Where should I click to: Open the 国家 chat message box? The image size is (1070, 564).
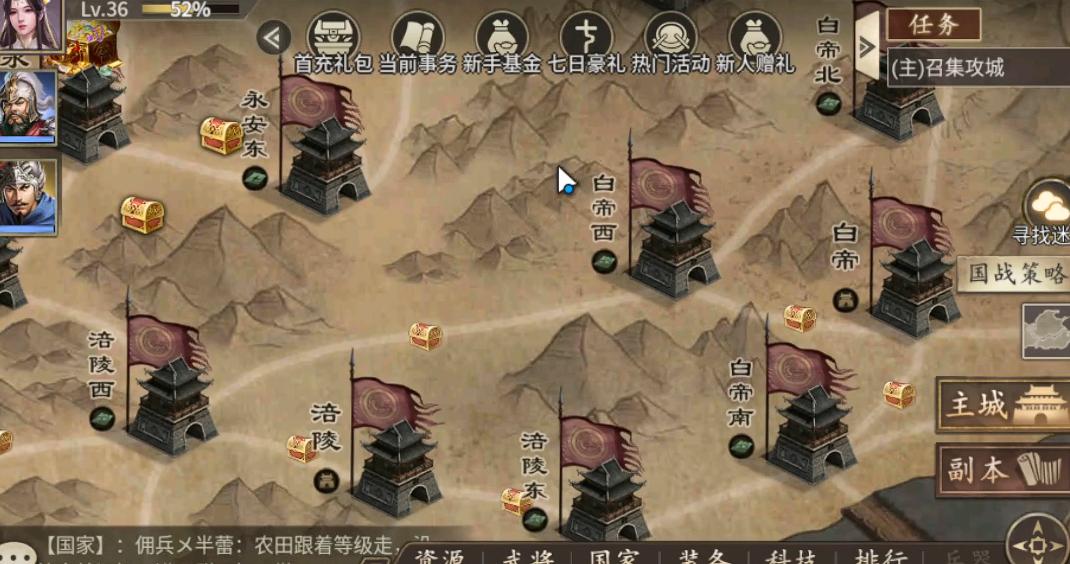[230, 548]
